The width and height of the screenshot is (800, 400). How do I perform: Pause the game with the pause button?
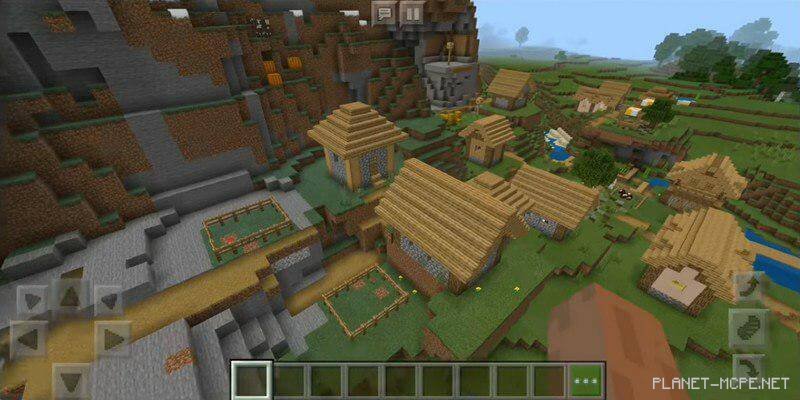point(411,13)
